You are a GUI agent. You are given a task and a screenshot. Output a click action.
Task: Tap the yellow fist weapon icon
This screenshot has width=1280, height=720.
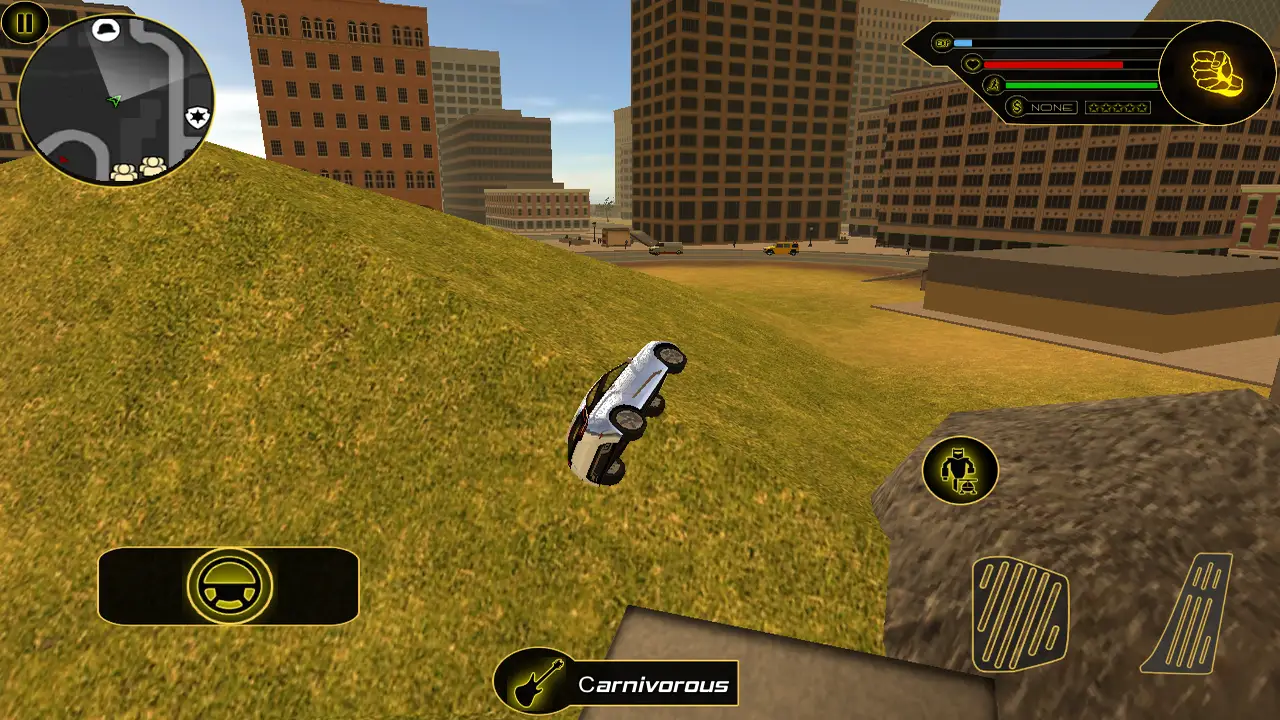(1216, 72)
